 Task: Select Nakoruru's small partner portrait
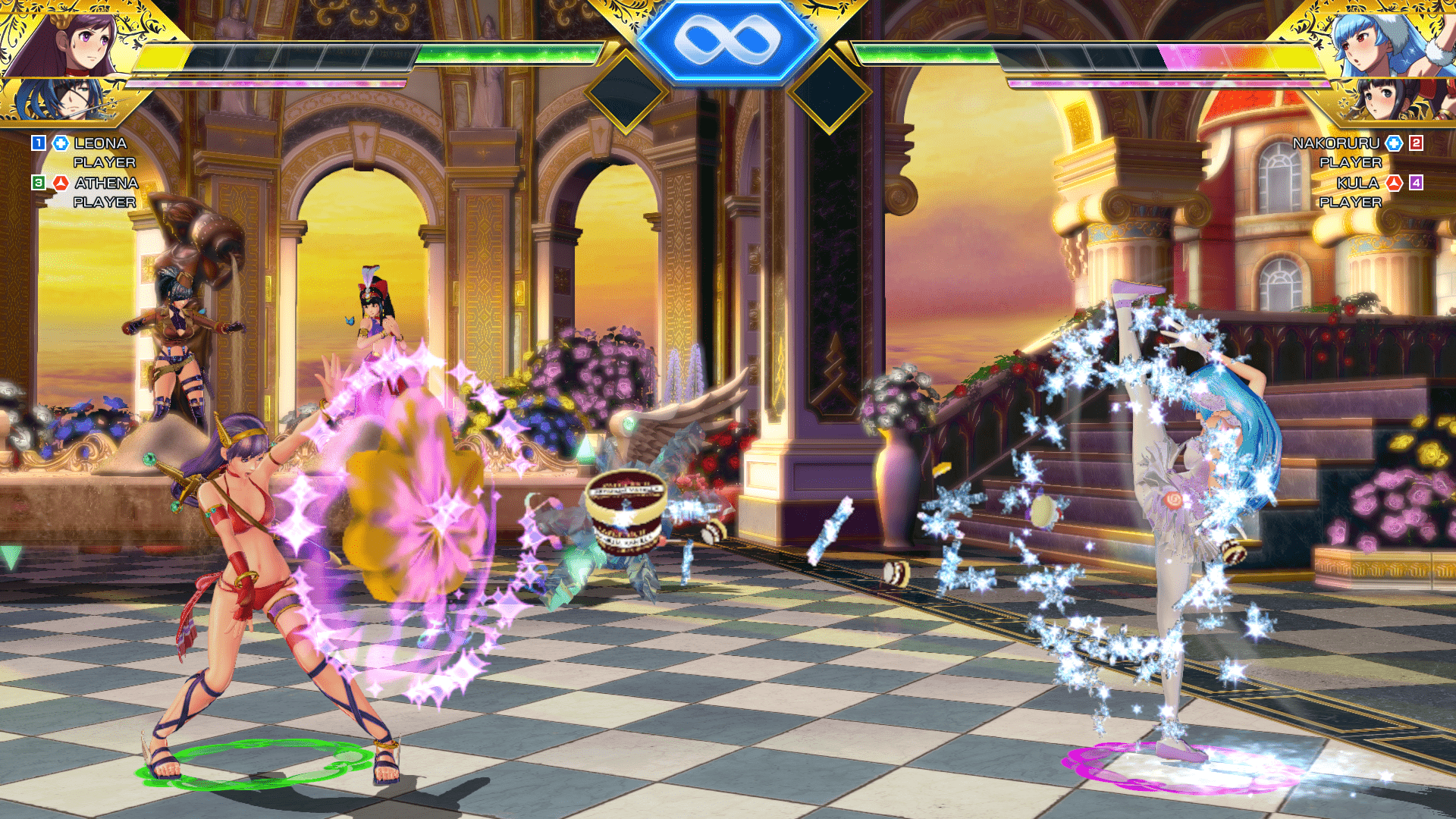pos(1384,97)
